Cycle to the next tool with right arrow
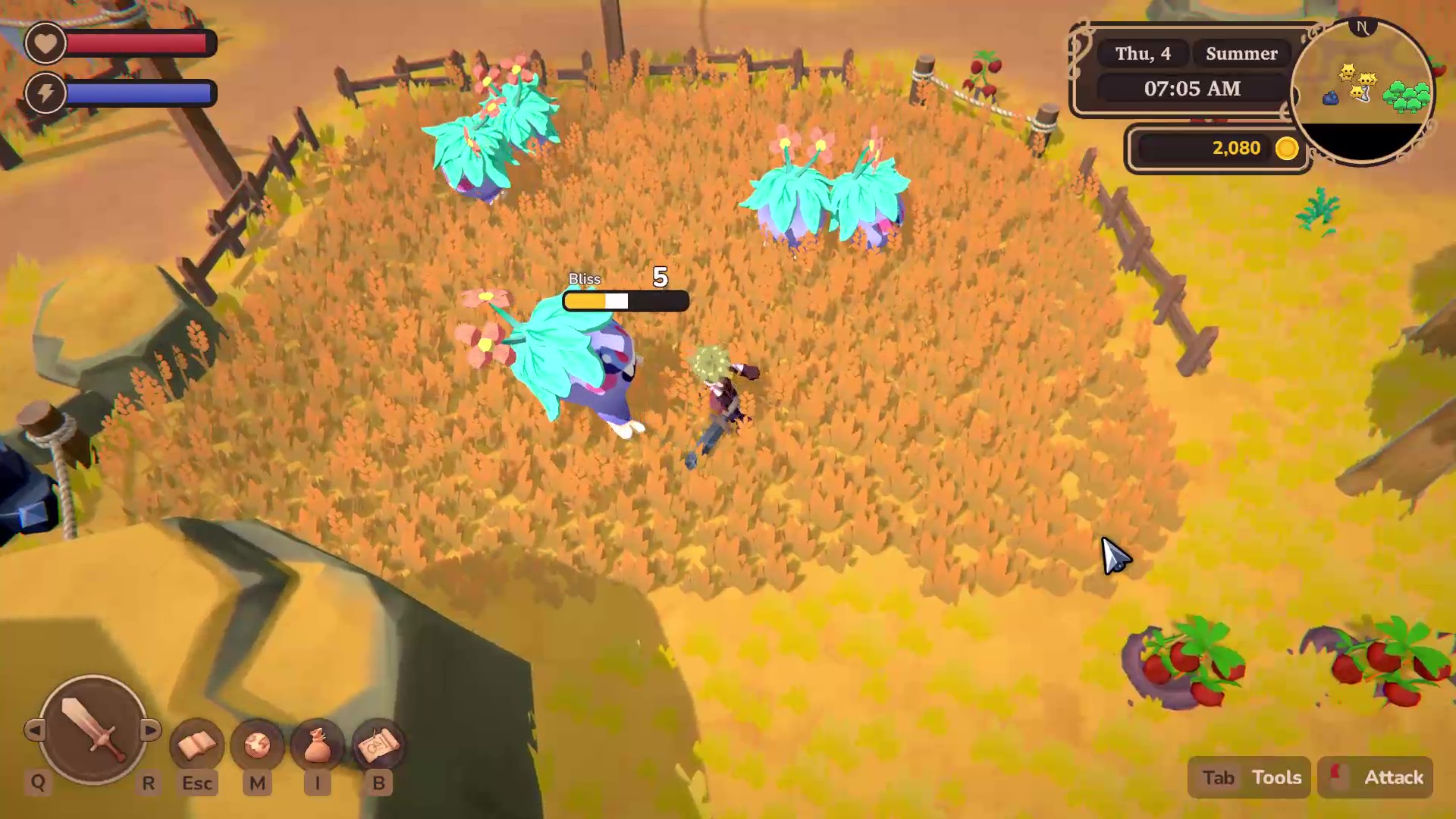The height and width of the screenshot is (819, 1456). point(150,730)
